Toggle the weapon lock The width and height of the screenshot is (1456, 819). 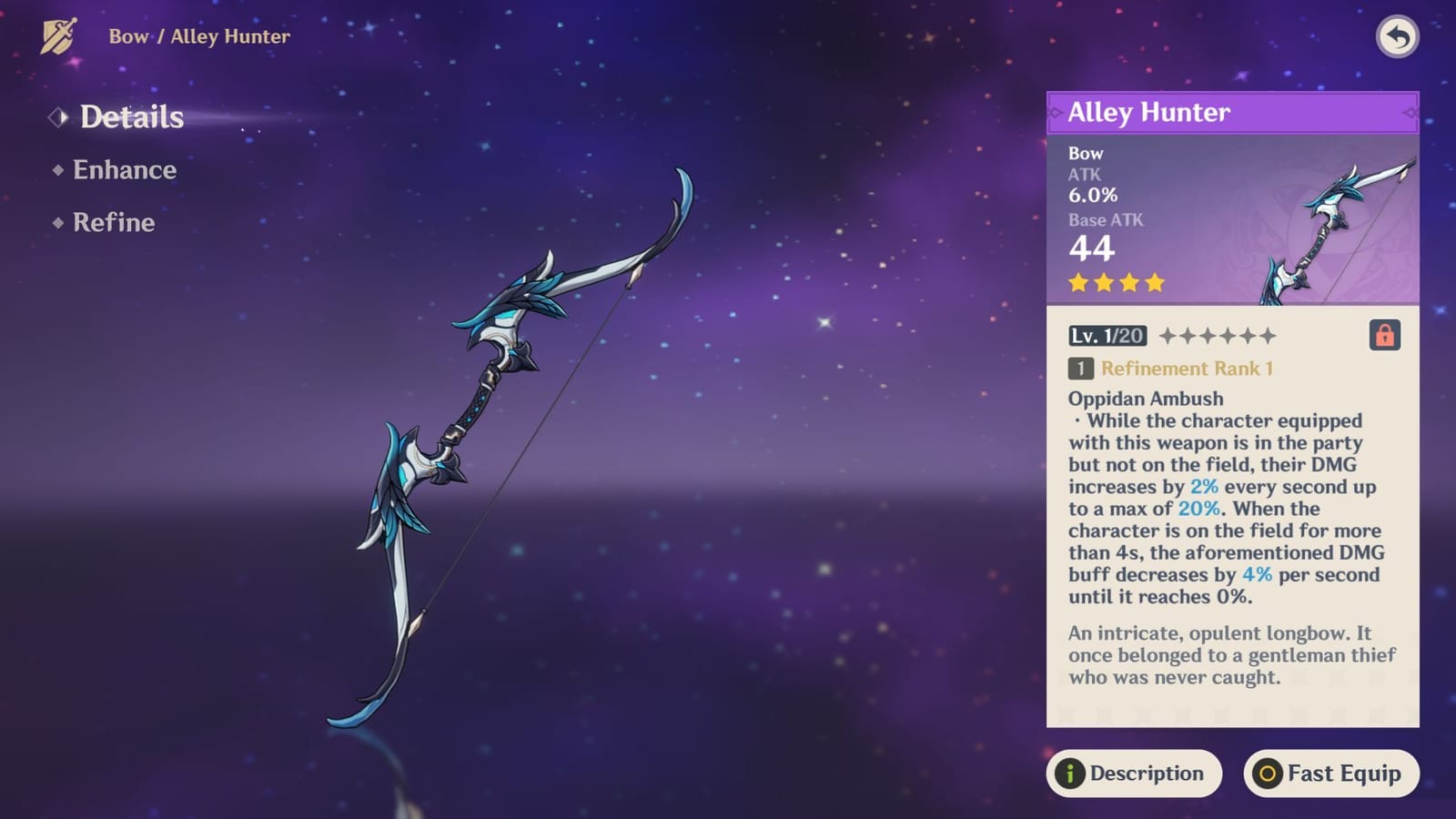tap(1386, 336)
